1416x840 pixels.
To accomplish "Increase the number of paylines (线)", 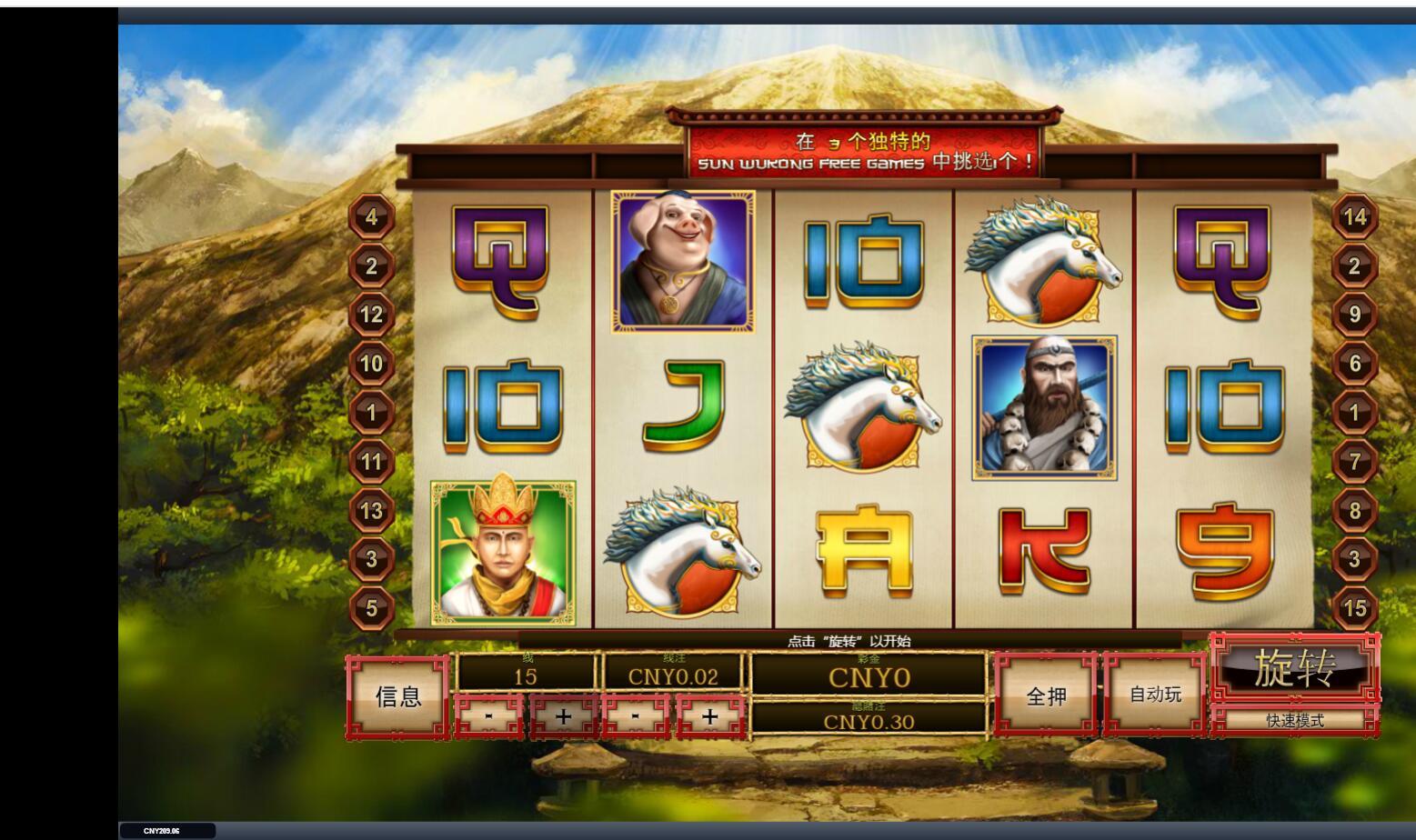I will coord(563,716).
